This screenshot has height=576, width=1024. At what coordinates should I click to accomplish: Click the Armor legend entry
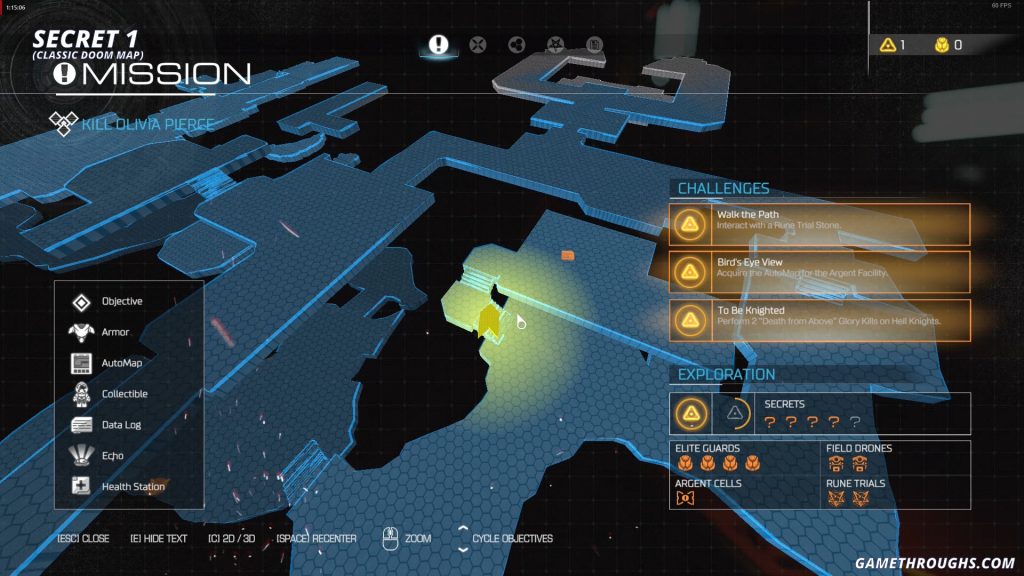(114, 332)
